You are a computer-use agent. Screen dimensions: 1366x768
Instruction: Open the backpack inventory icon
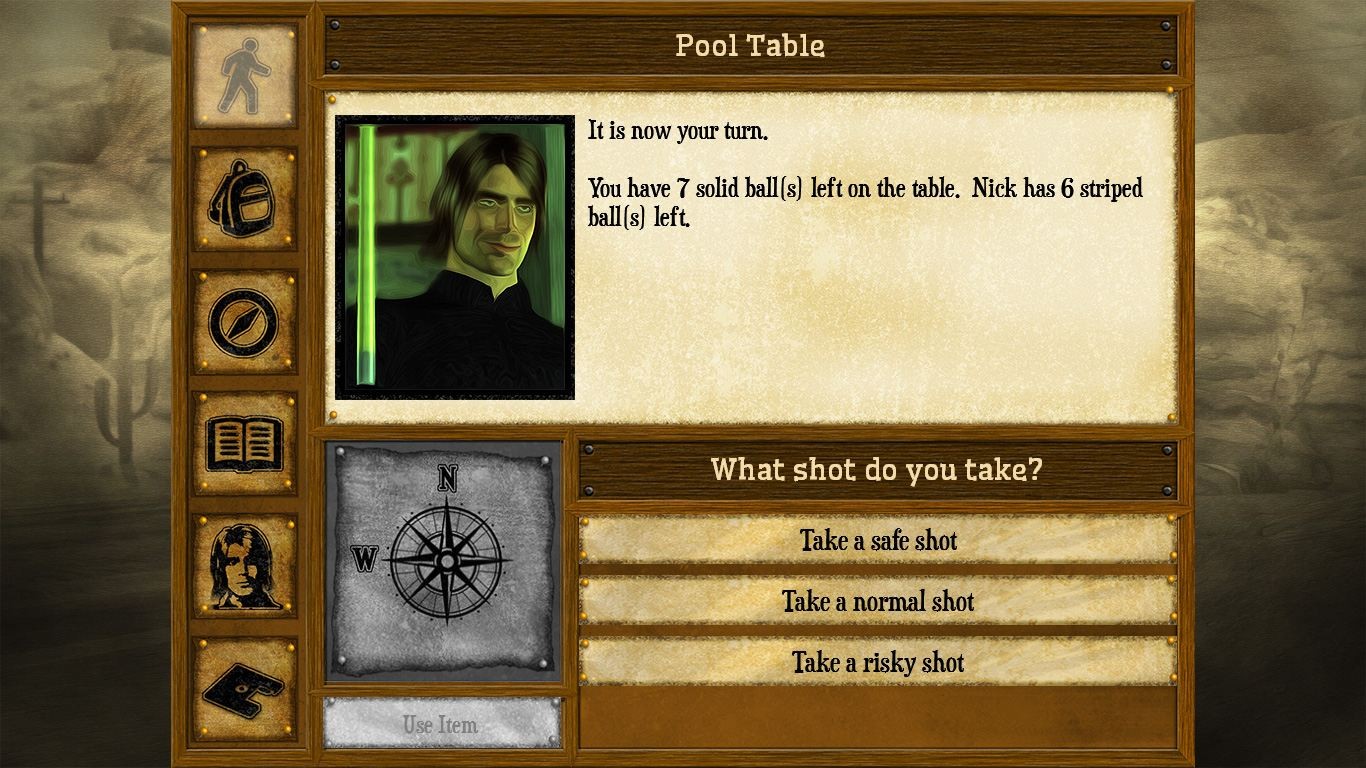(244, 198)
